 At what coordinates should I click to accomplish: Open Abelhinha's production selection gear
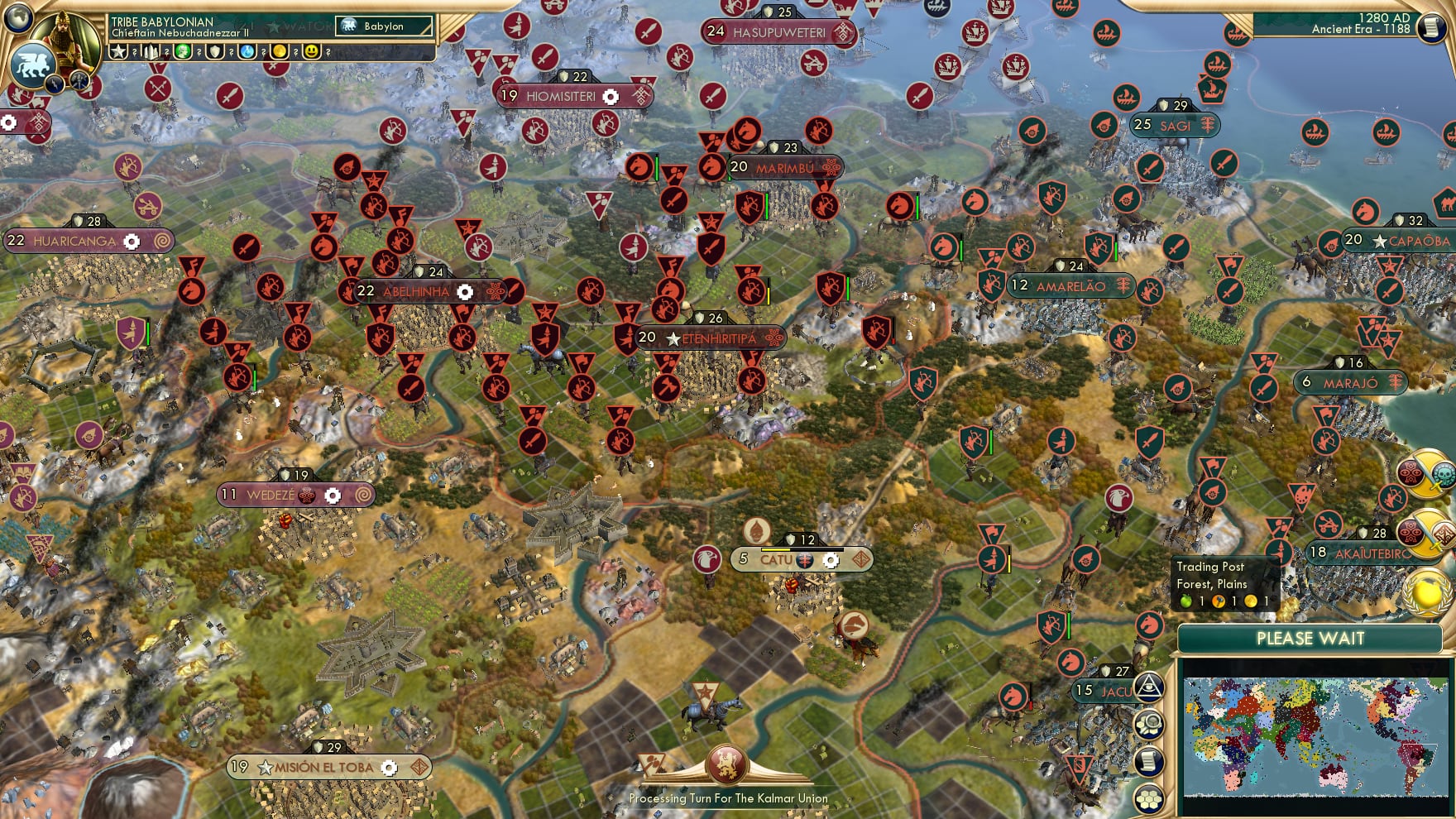(x=465, y=292)
